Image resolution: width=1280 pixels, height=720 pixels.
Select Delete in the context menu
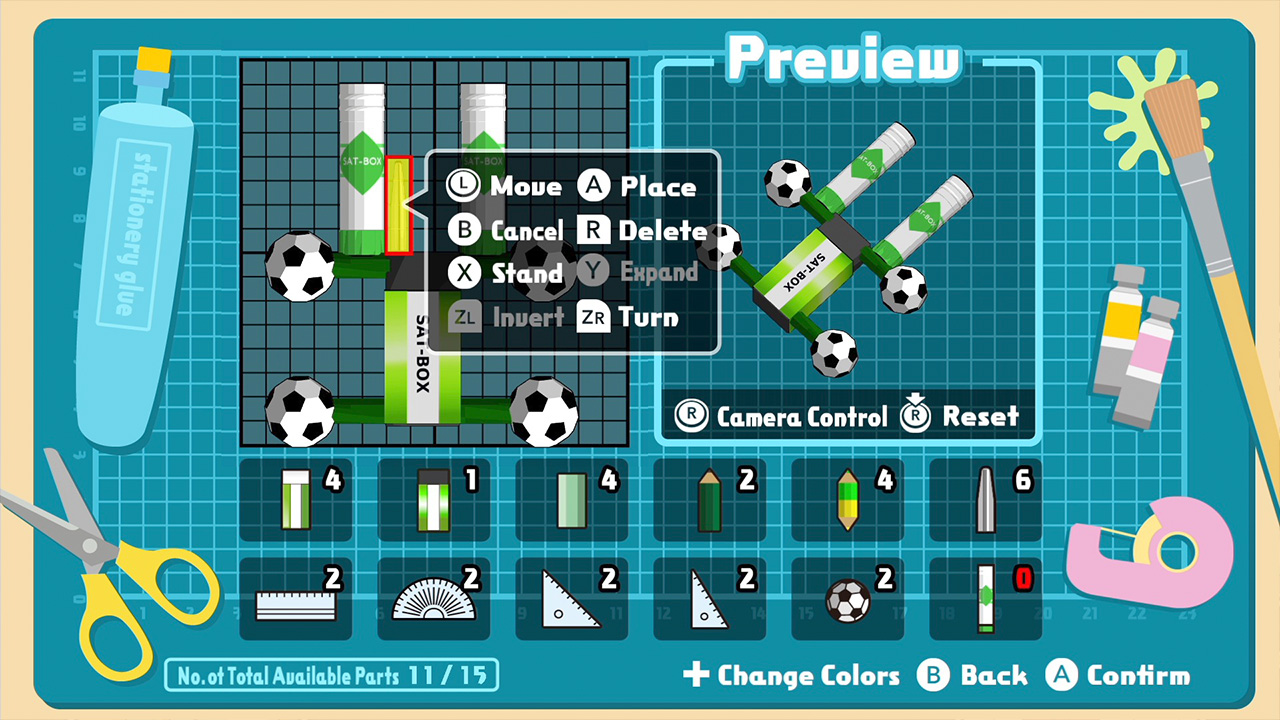tap(663, 230)
